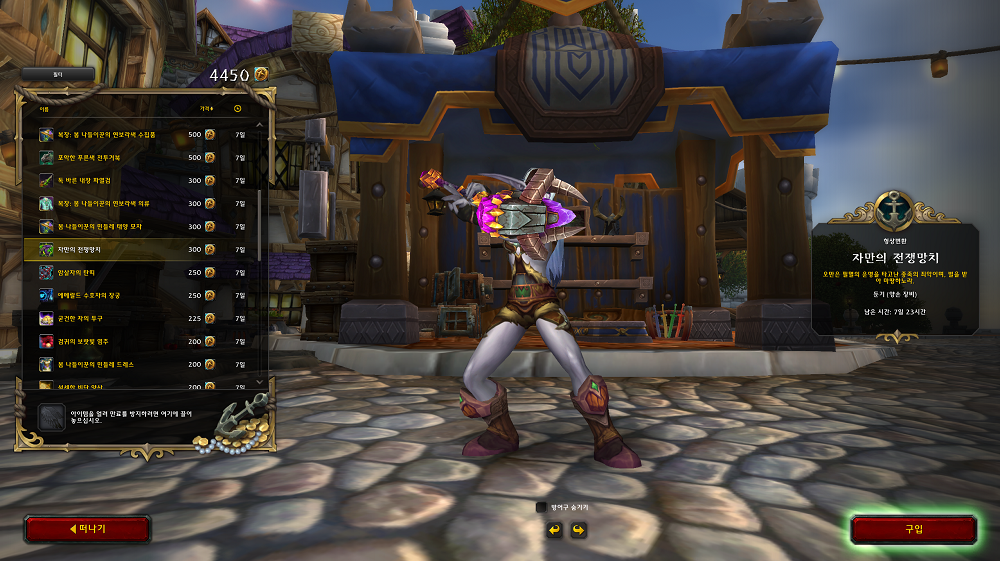Image resolution: width=1000 pixels, height=561 pixels.
Task: Choose the 500-cost 민보라색 수집품 bundle row
Action: click(140, 135)
